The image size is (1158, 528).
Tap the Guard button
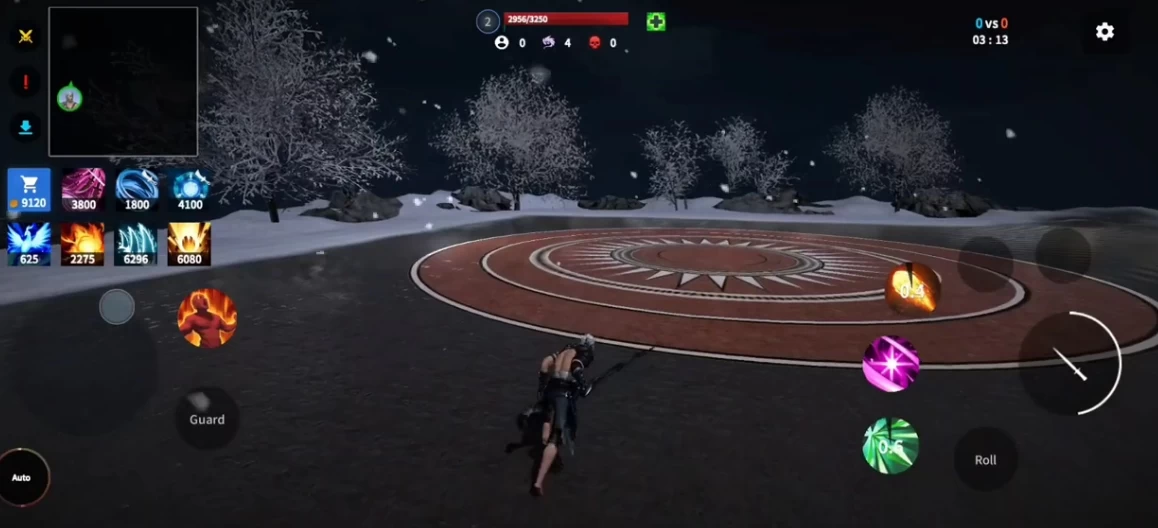[x=207, y=419]
